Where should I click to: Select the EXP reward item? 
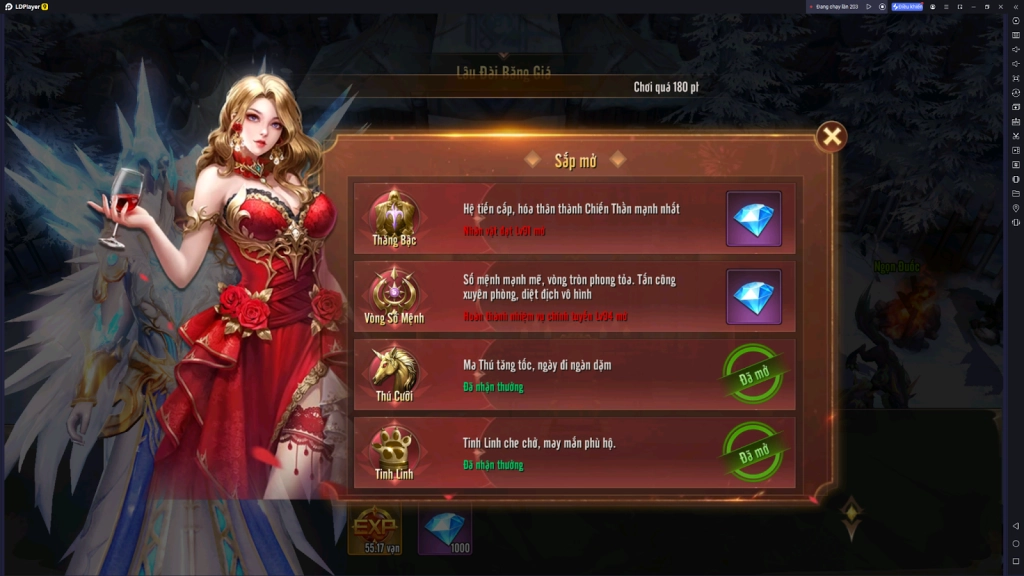(374, 528)
